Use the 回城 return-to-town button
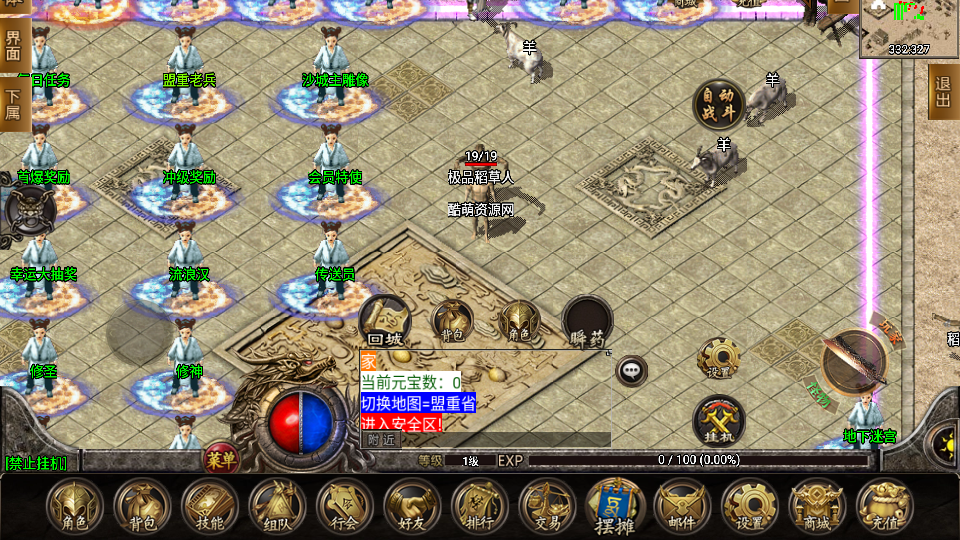 385,321
